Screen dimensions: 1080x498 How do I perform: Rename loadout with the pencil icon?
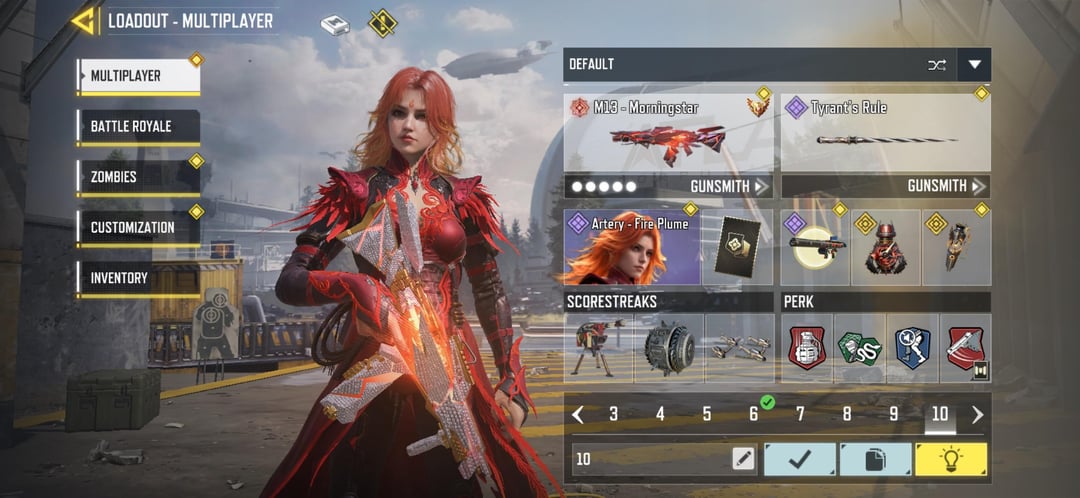[742, 459]
